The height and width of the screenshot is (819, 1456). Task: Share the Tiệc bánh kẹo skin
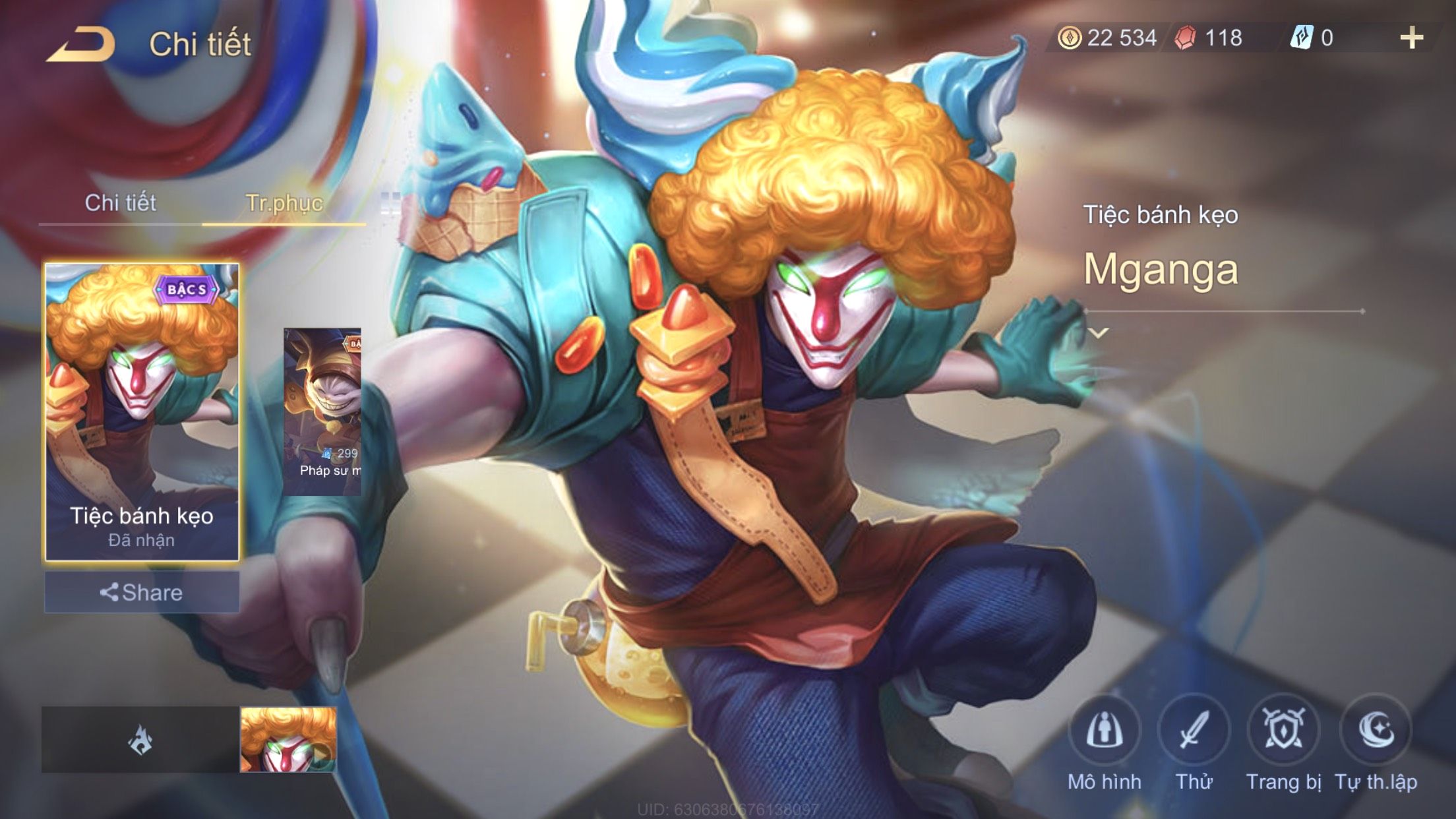coord(142,592)
